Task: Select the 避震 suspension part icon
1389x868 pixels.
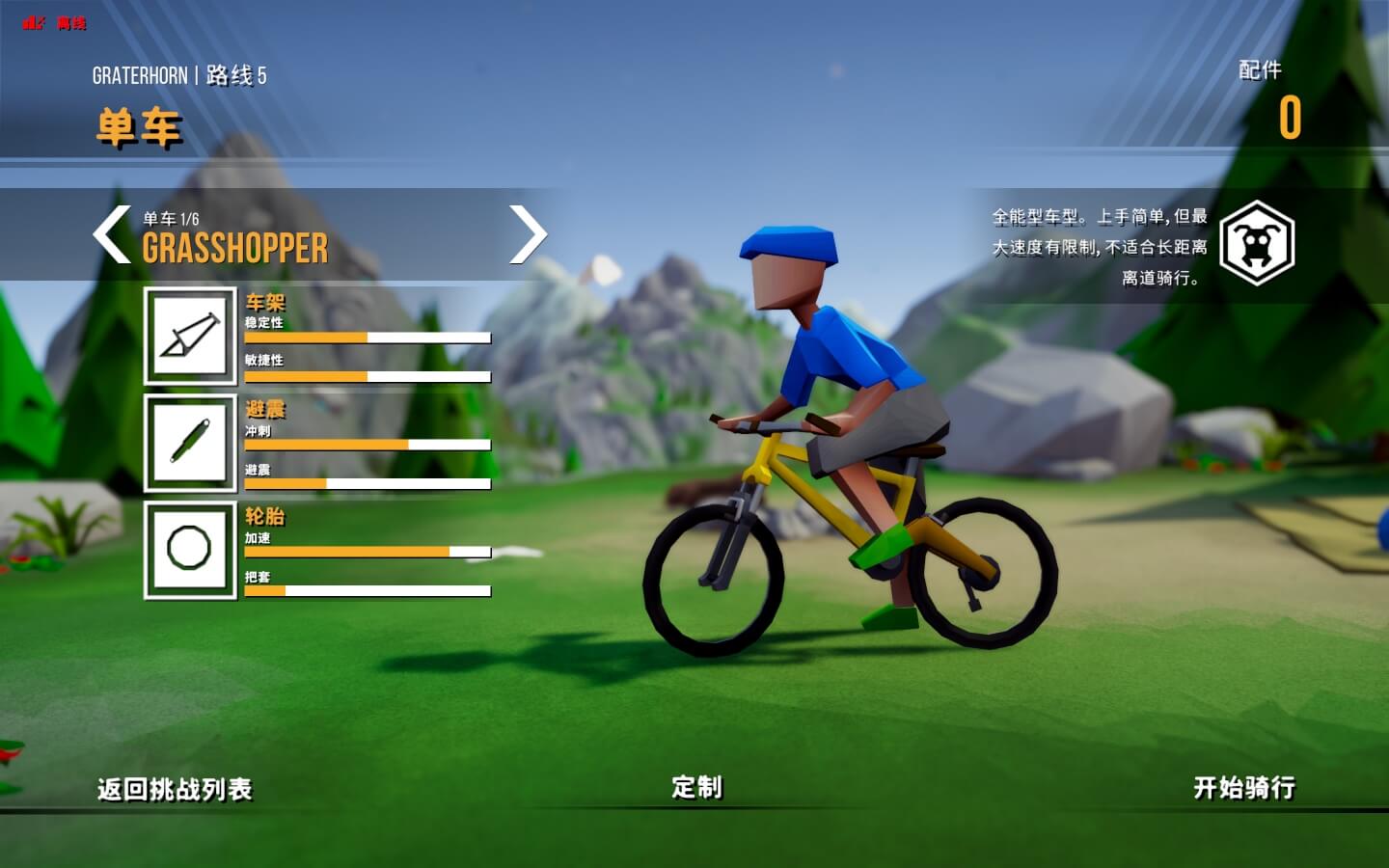Action: 190,443
